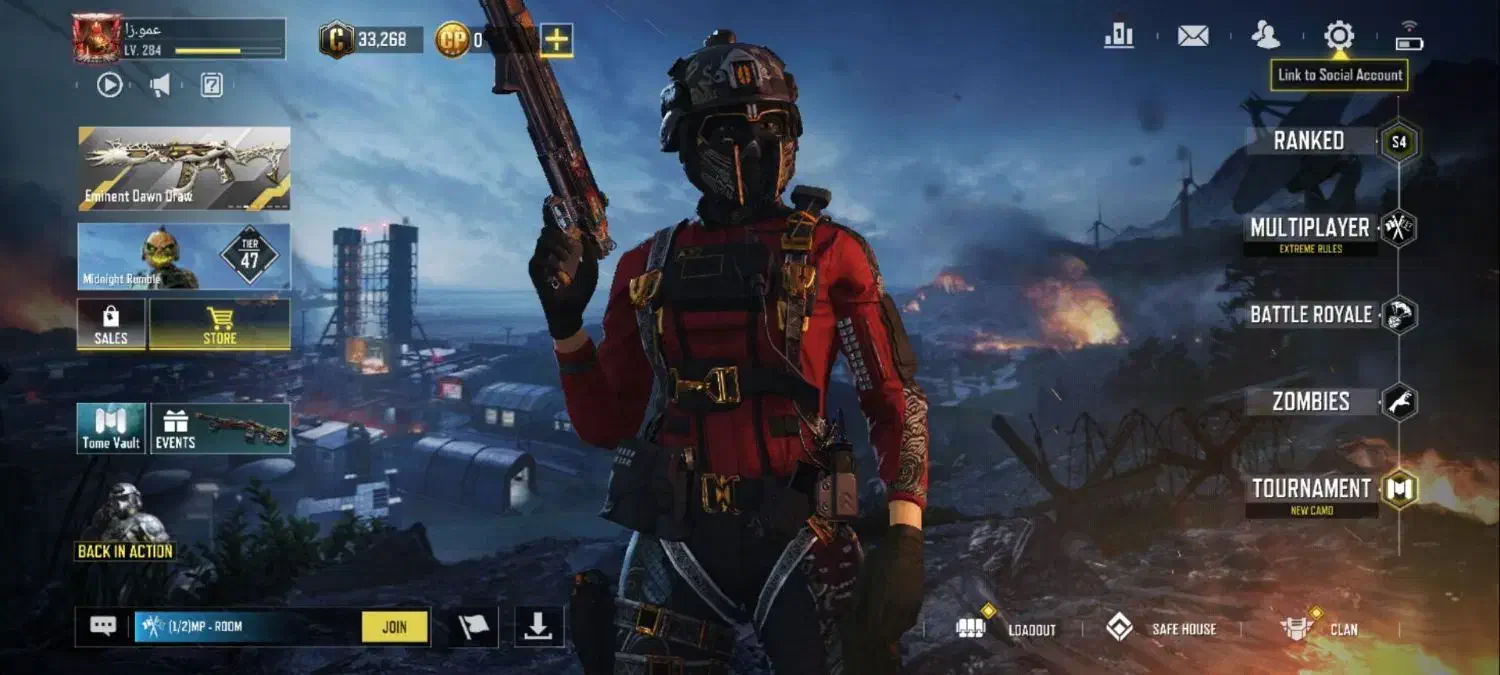Viewport: 1500px width, 675px height.
Task: View the Midnight Rumble battle pass
Action: [184, 256]
